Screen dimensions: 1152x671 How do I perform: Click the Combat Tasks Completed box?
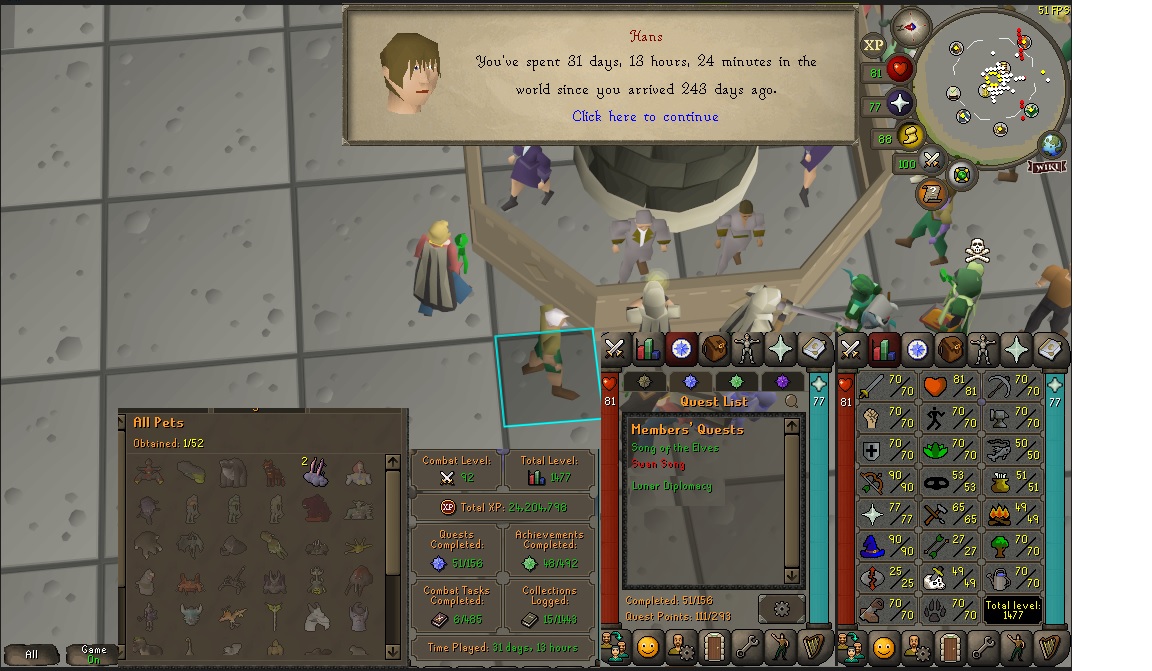[457, 606]
